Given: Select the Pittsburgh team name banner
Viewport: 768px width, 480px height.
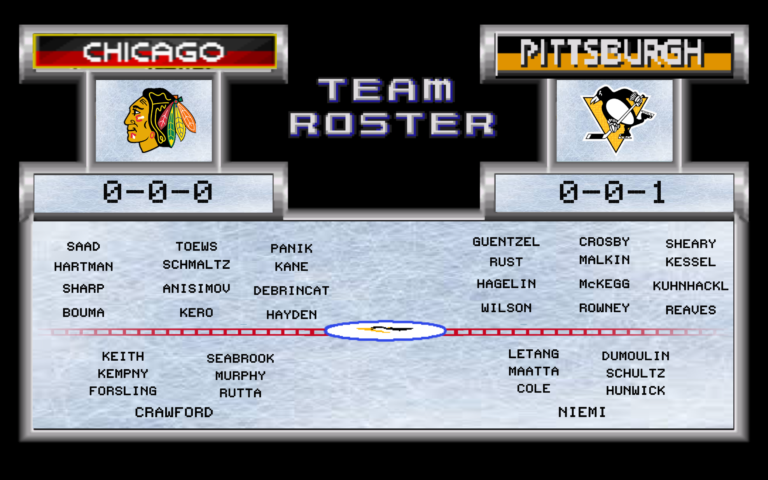Looking at the screenshot, I should tap(613, 51).
